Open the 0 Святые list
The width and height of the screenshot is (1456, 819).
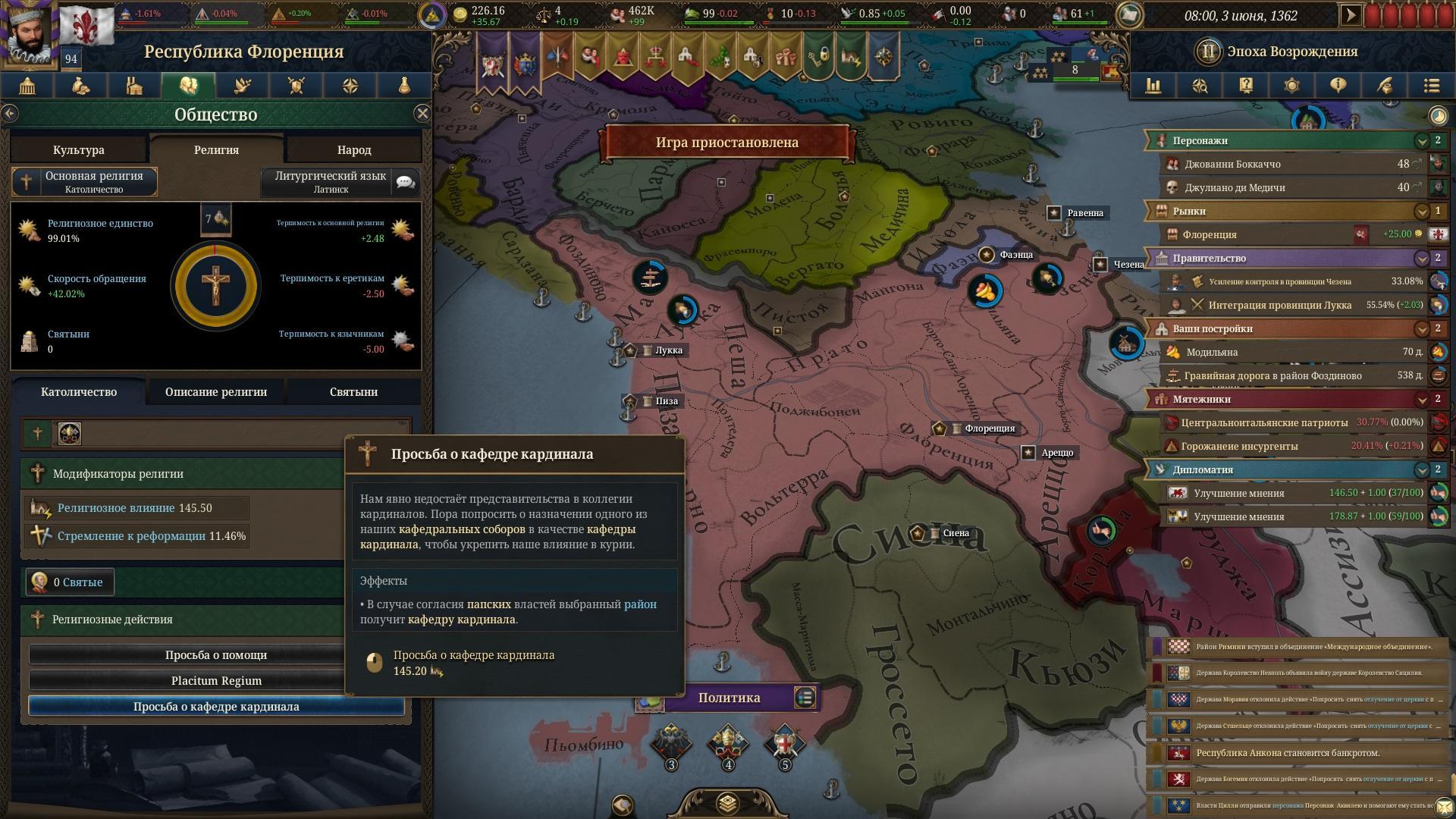(x=70, y=582)
